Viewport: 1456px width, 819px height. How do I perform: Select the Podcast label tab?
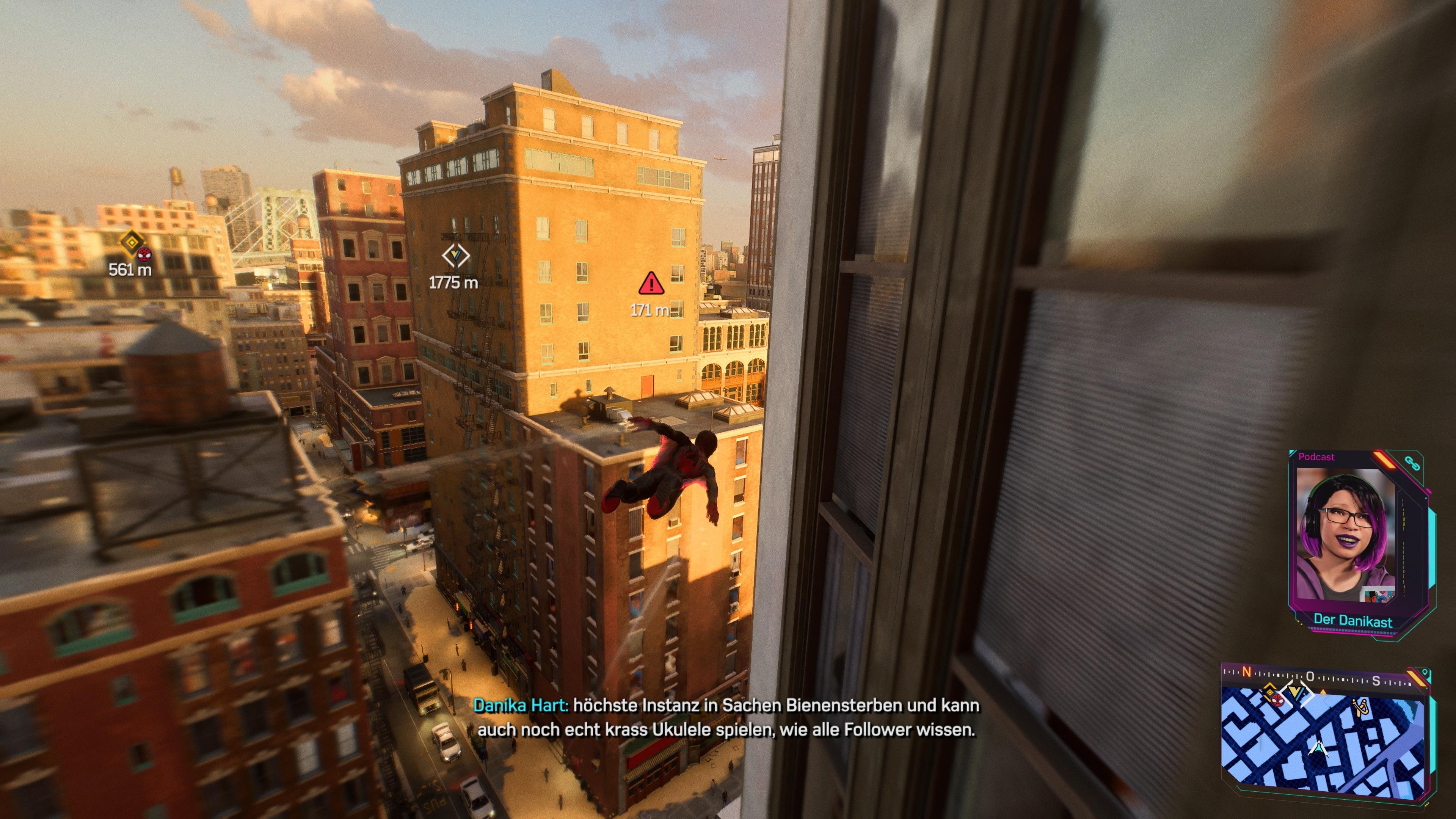[x=1316, y=457]
